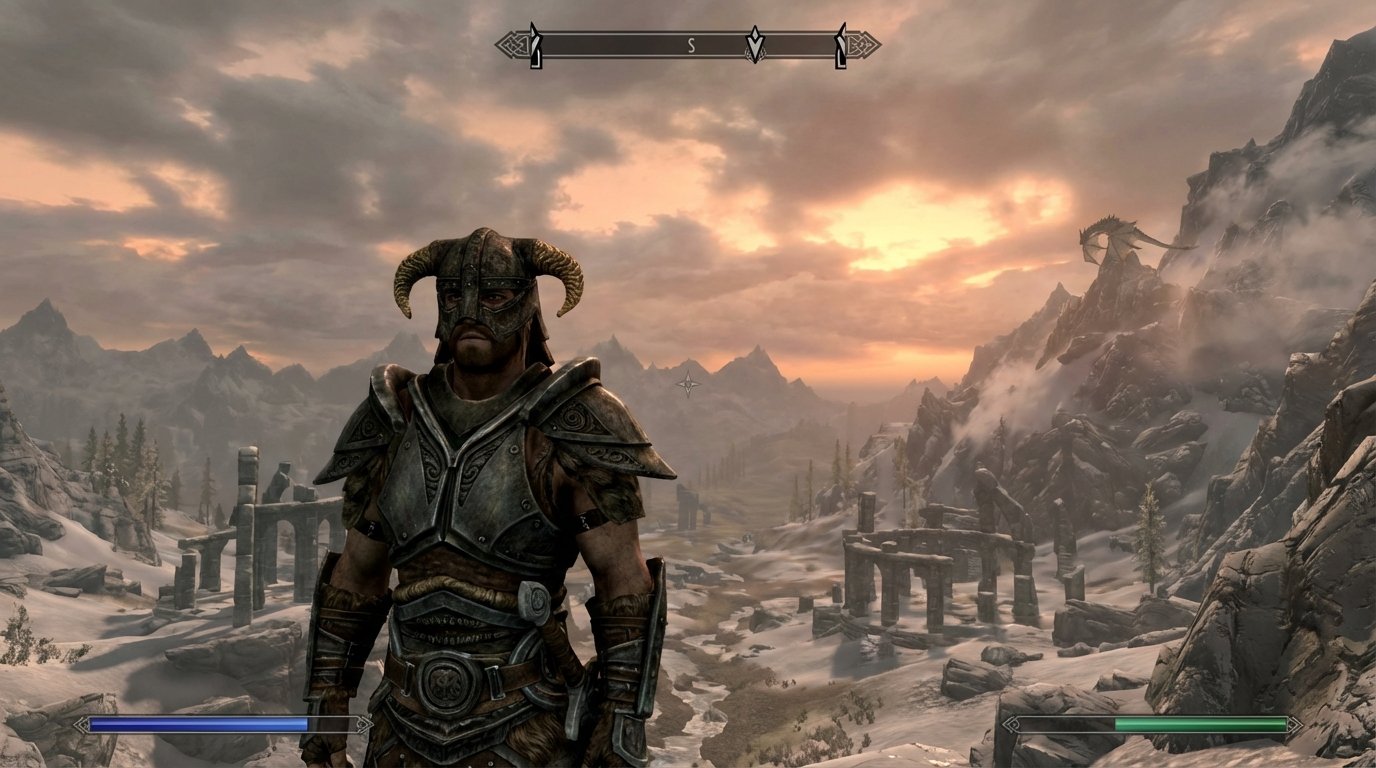The width and height of the screenshot is (1376, 768).
Task: Click the right location marker on the compass
Action: [839, 44]
